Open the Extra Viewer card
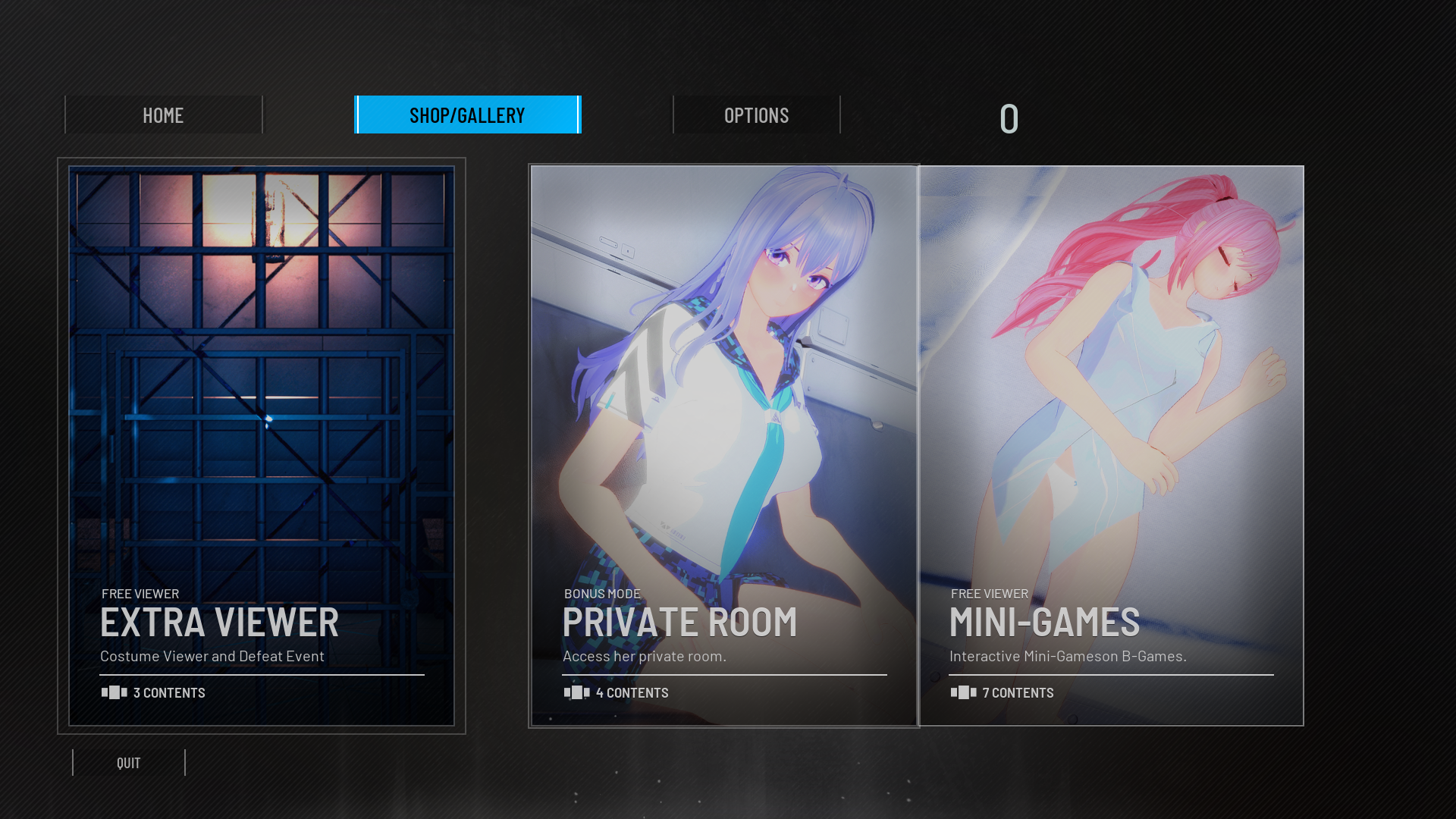This screenshot has height=819, width=1456. pyautogui.click(x=262, y=446)
